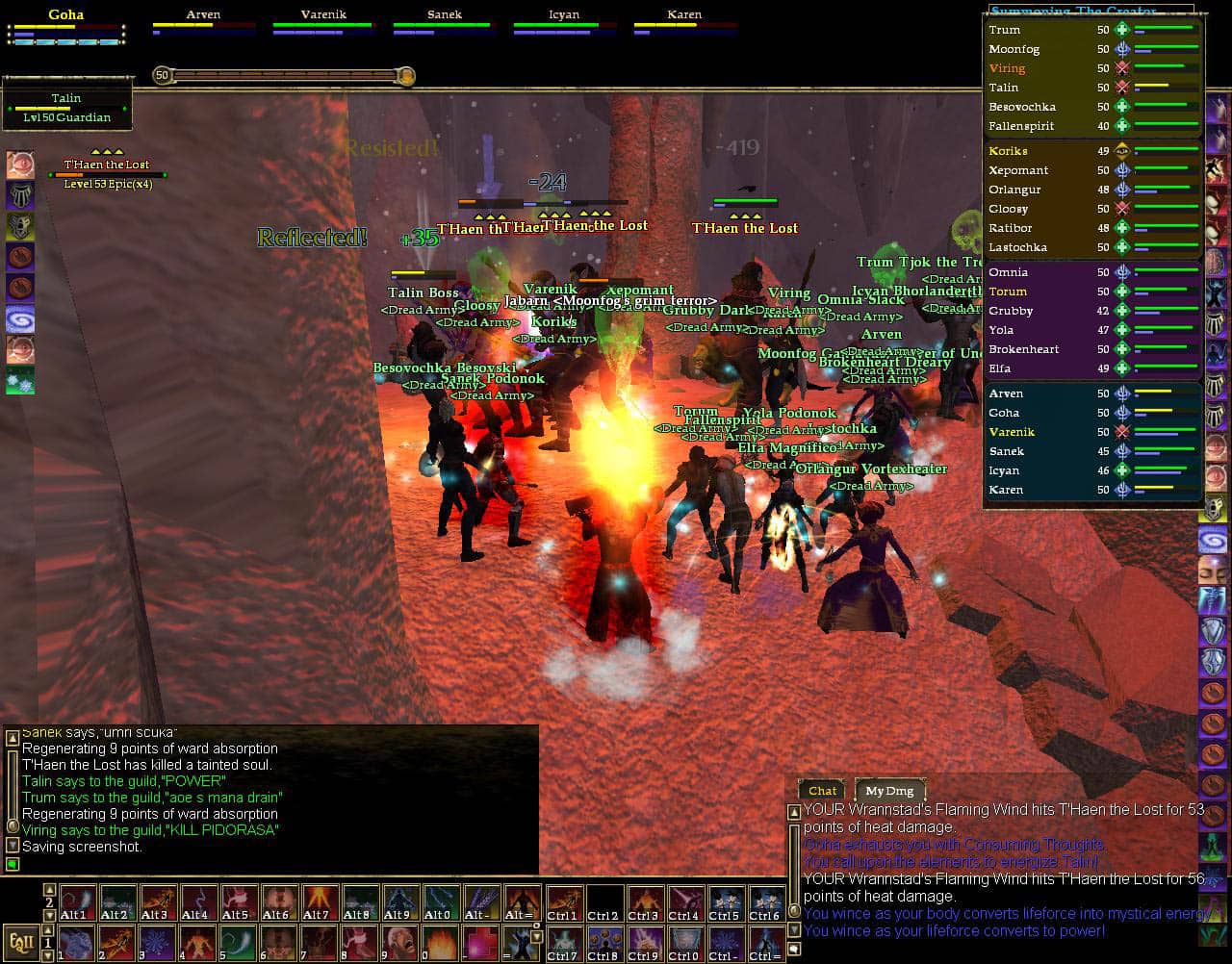Switch to the My Dmg tab
Screen dimensions: 1232x964
tap(890, 791)
